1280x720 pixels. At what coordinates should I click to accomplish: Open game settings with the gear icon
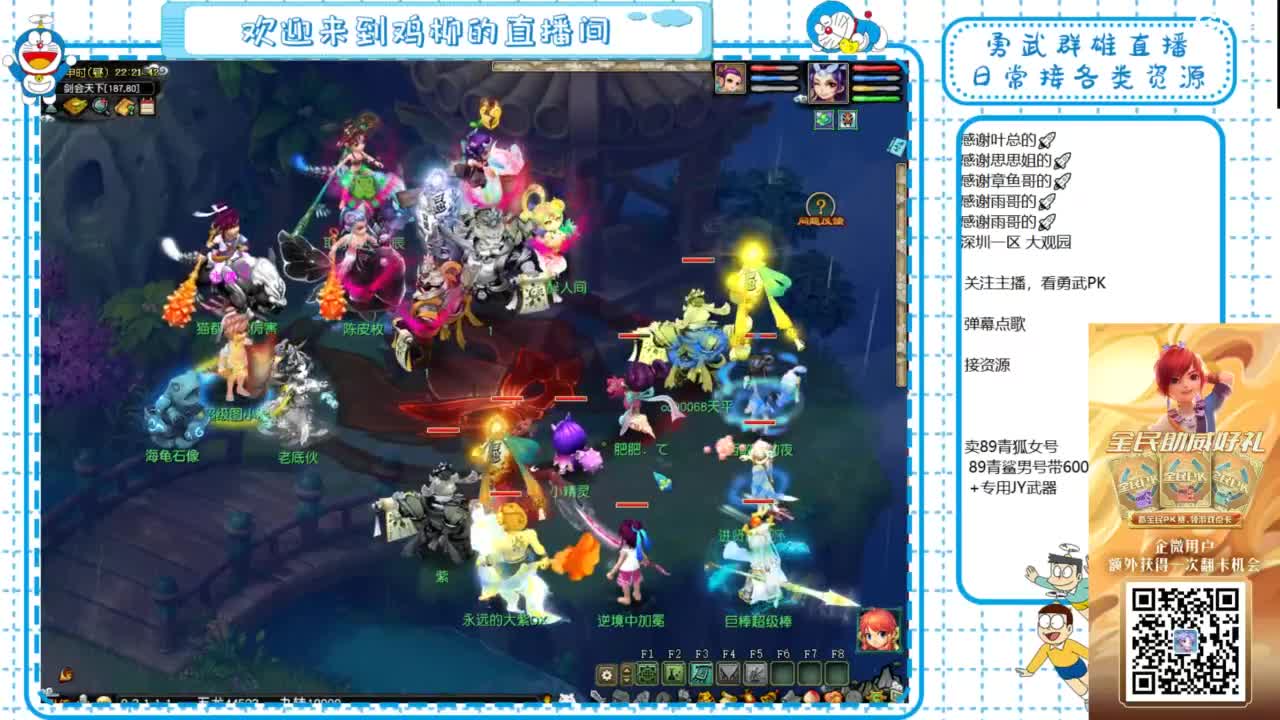(x=607, y=675)
